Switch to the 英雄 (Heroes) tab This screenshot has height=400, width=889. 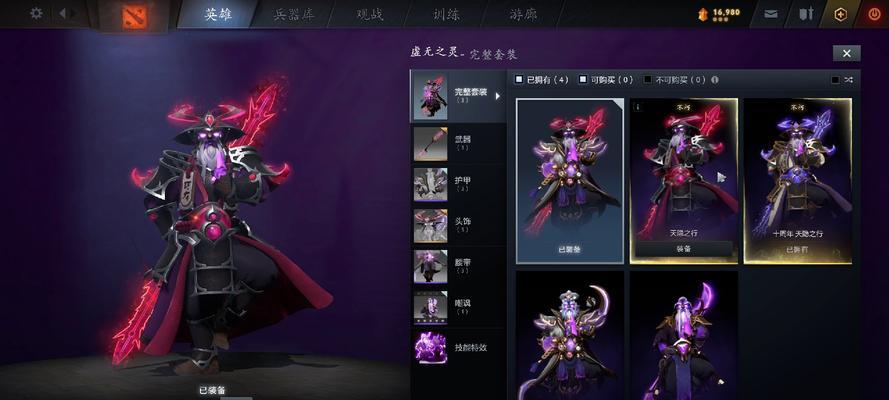point(218,14)
